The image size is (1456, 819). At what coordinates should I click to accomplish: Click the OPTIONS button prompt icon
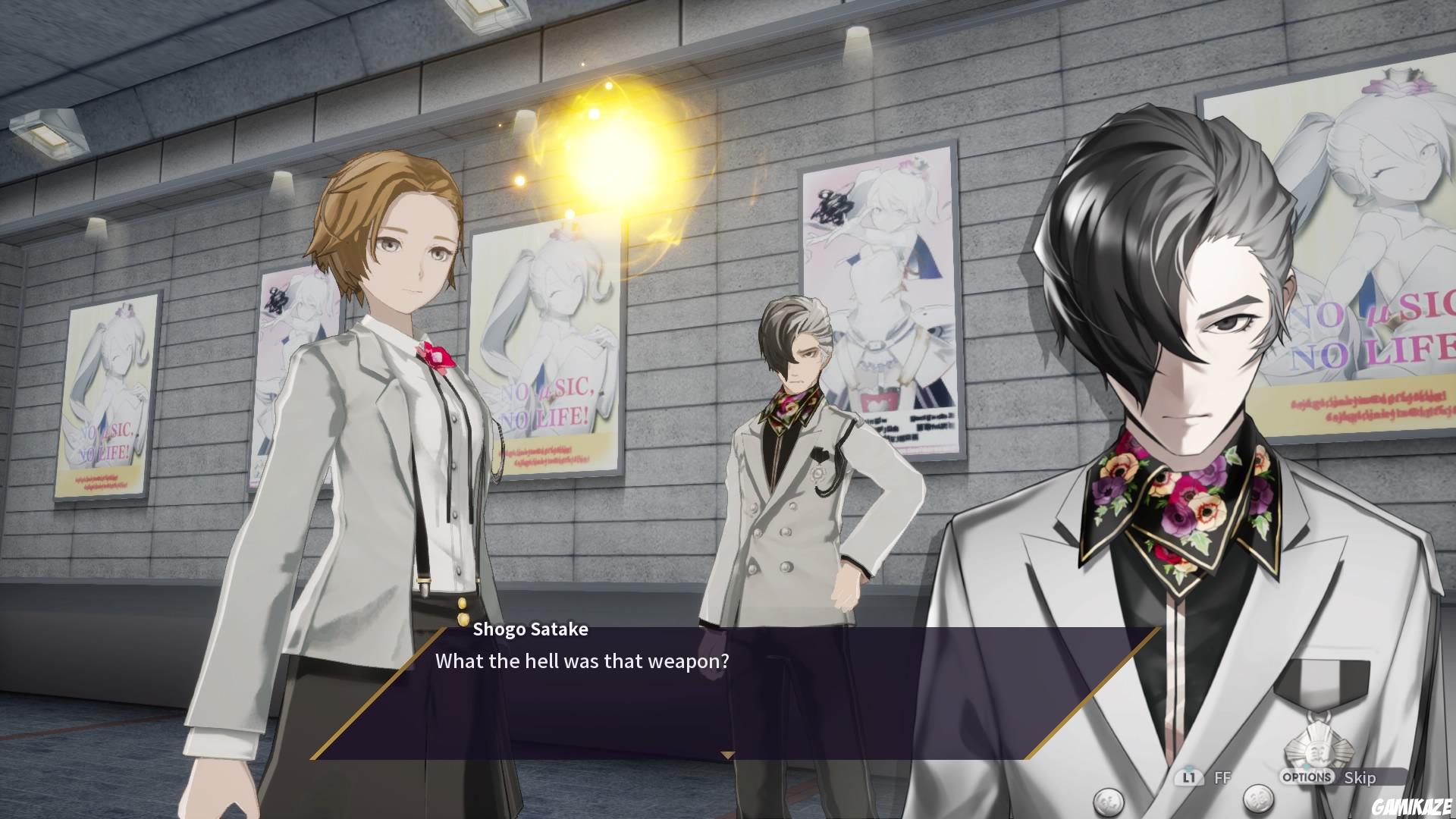pyautogui.click(x=1308, y=777)
